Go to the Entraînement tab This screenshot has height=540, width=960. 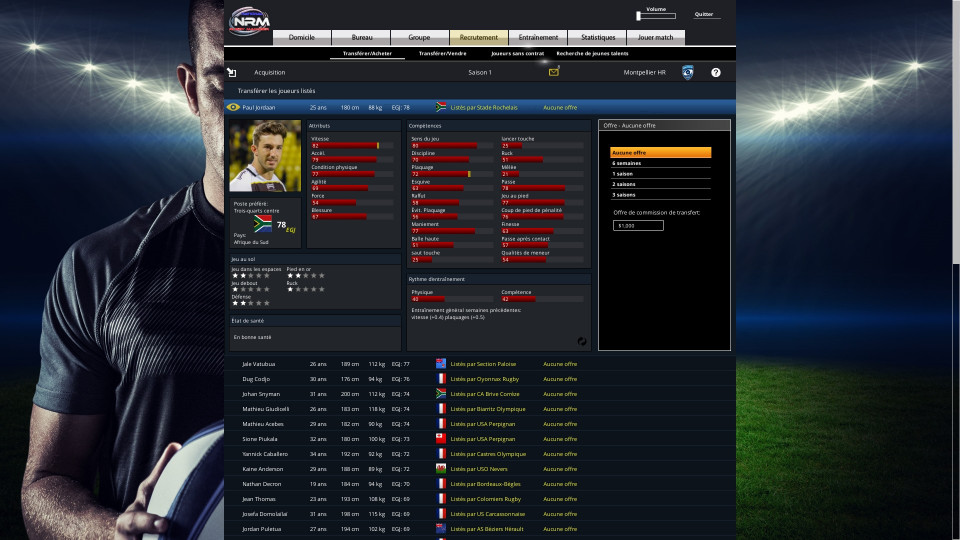pos(538,37)
